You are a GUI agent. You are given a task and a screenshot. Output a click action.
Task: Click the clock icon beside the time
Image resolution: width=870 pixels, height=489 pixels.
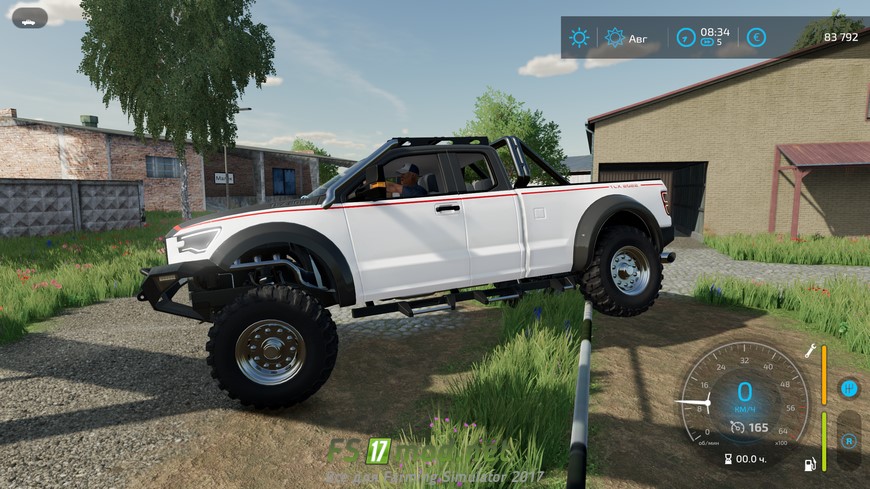click(x=686, y=37)
